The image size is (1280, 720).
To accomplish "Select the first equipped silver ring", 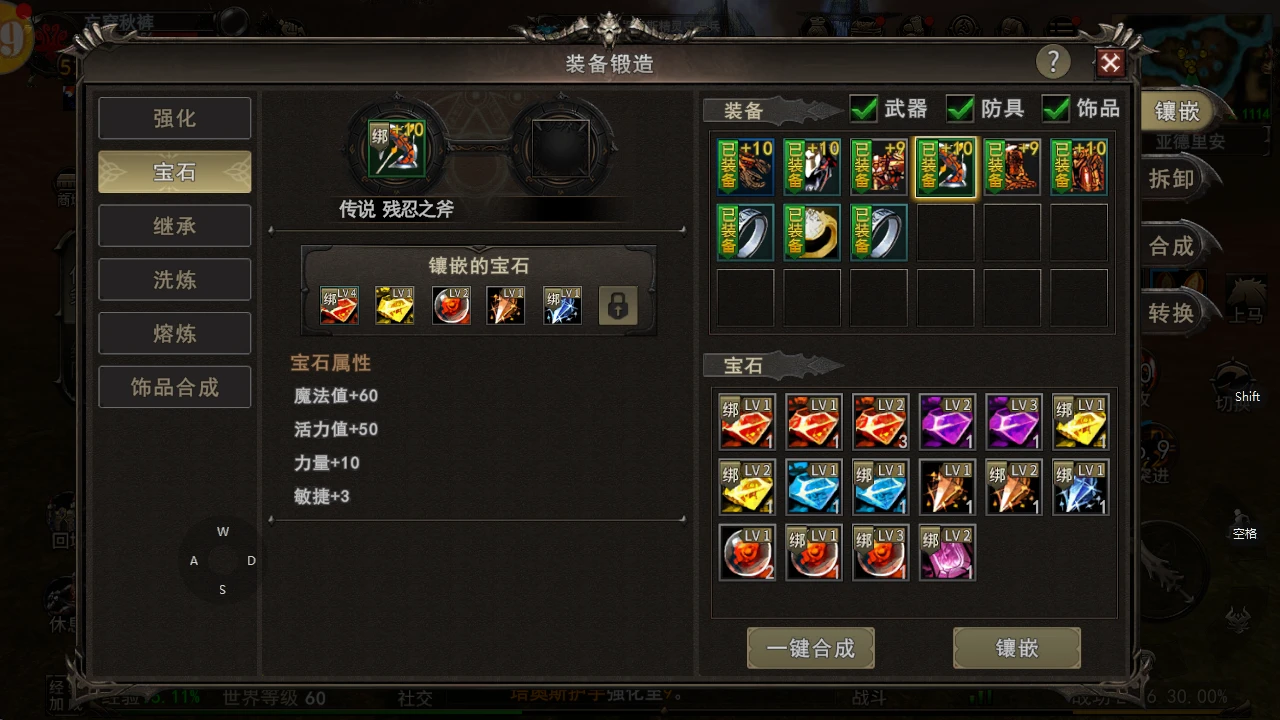I will [x=745, y=231].
